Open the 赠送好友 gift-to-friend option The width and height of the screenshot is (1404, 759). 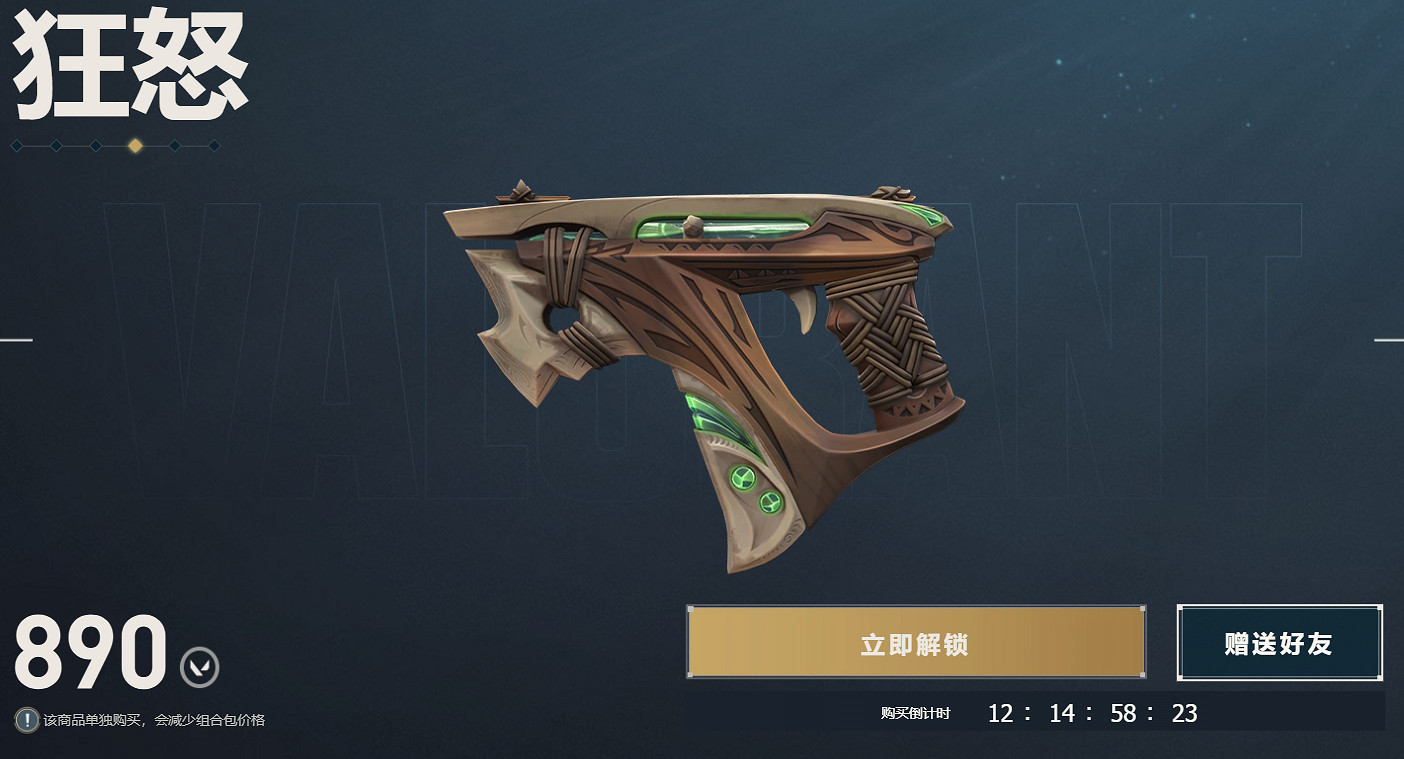coord(1279,642)
